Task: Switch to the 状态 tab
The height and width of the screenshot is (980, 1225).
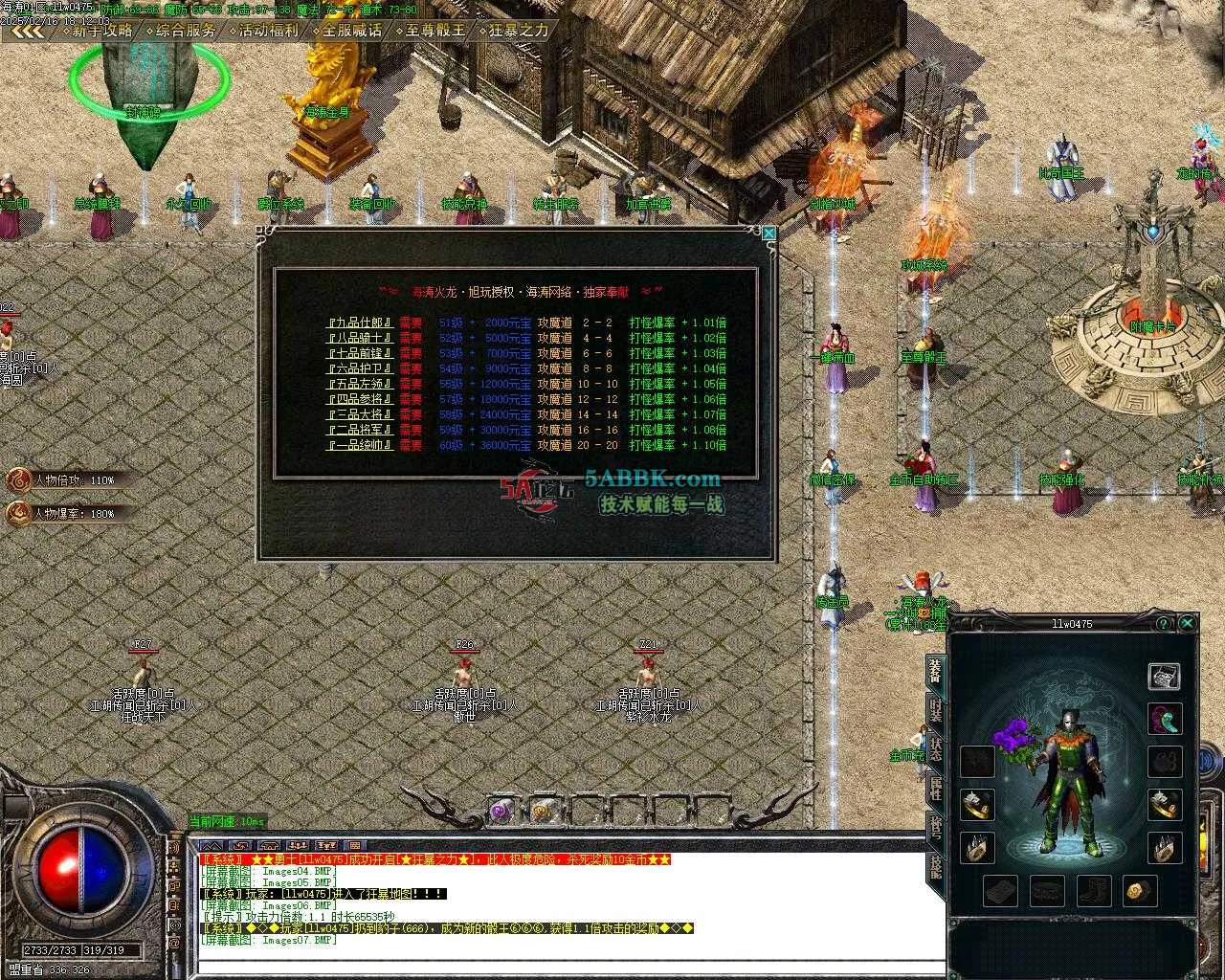Action: pos(935,749)
